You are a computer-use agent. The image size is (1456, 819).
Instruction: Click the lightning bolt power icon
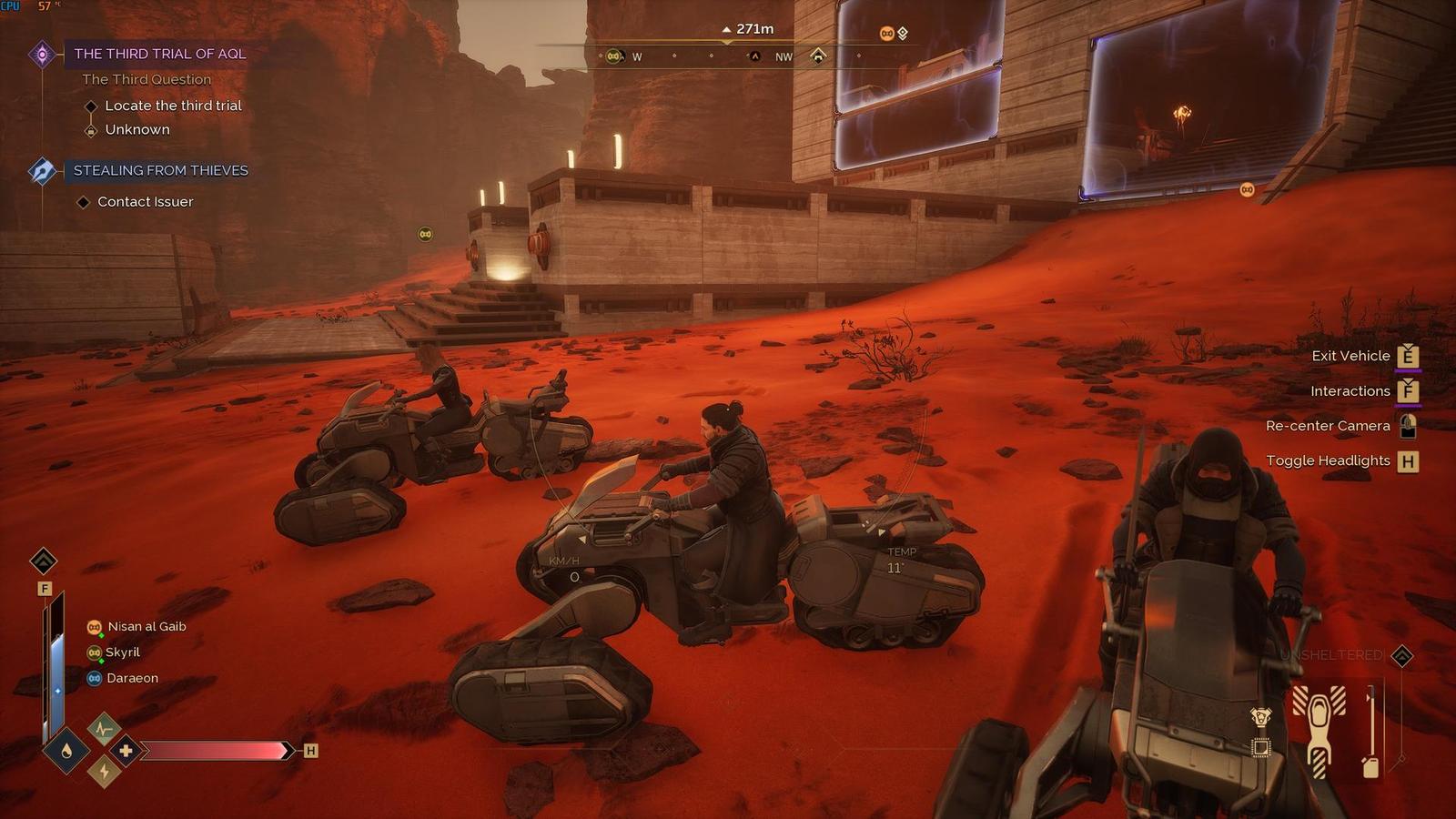(x=104, y=773)
